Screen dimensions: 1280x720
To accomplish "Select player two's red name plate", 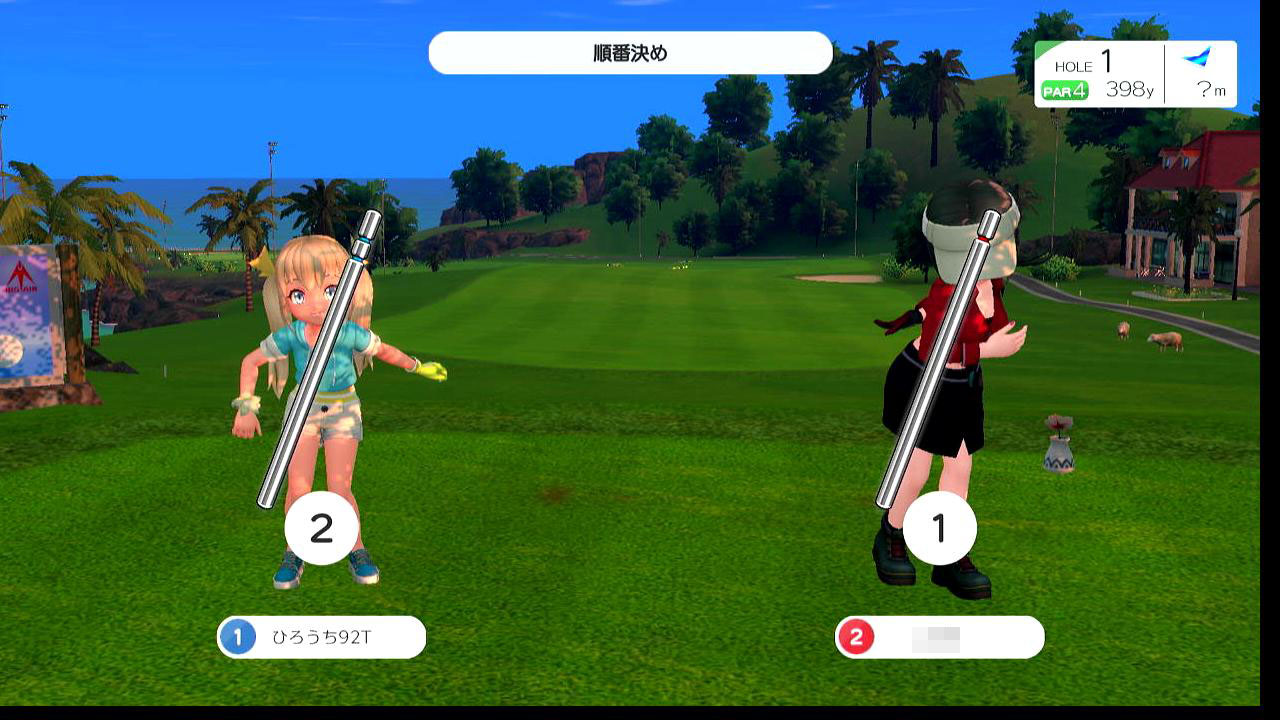I will pos(939,638).
